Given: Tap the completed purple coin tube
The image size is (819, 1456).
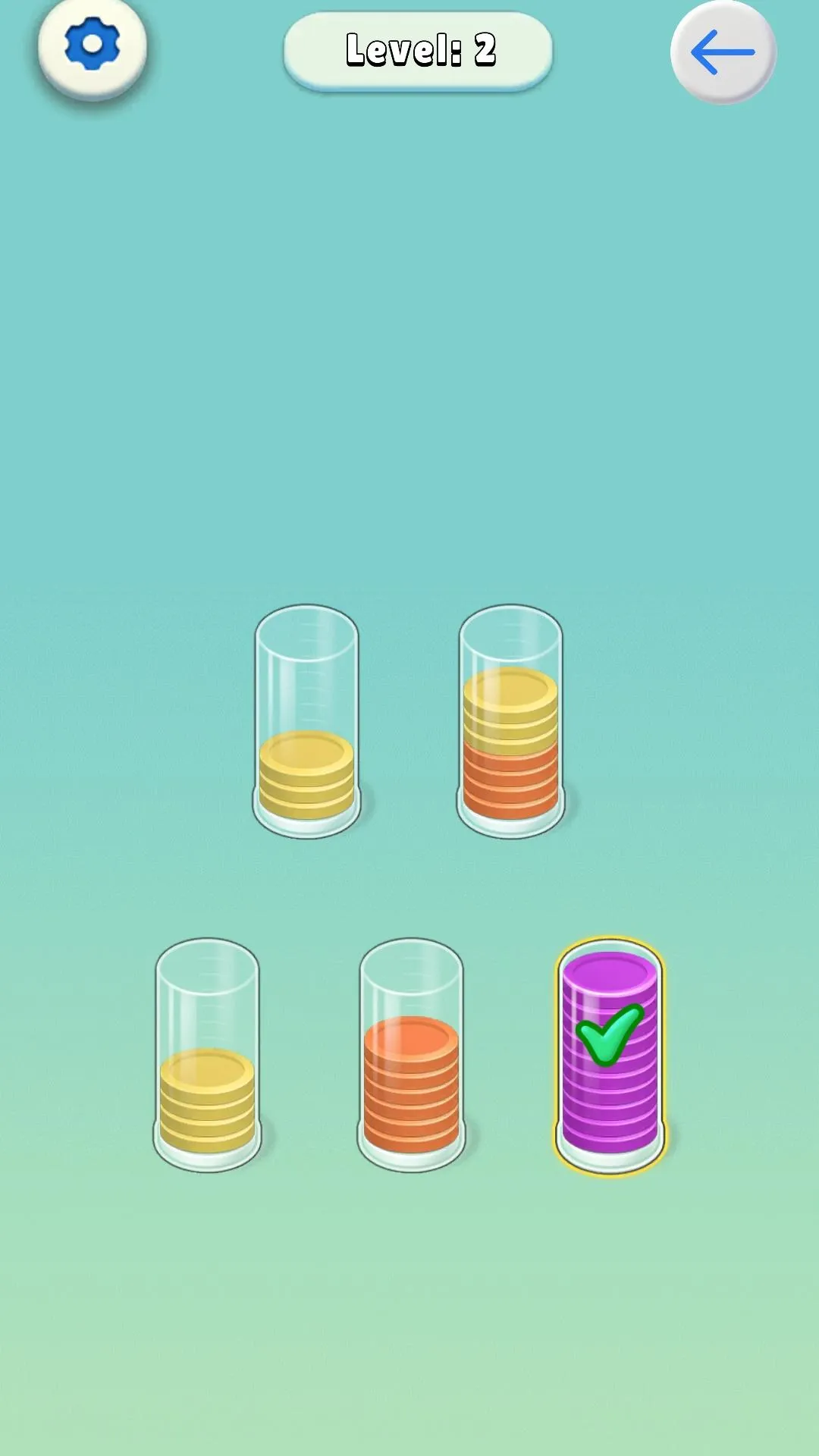Looking at the screenshot, I should tap(610, 1056).
